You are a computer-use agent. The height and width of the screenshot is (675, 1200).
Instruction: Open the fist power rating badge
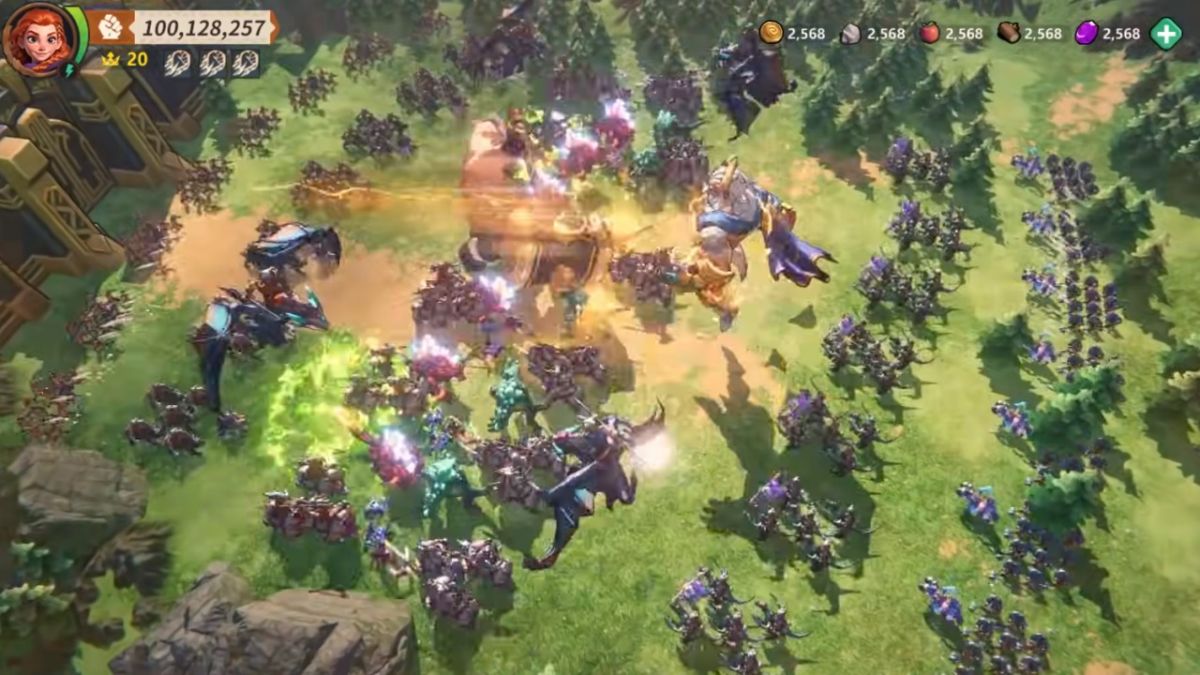tap(110, 27)
